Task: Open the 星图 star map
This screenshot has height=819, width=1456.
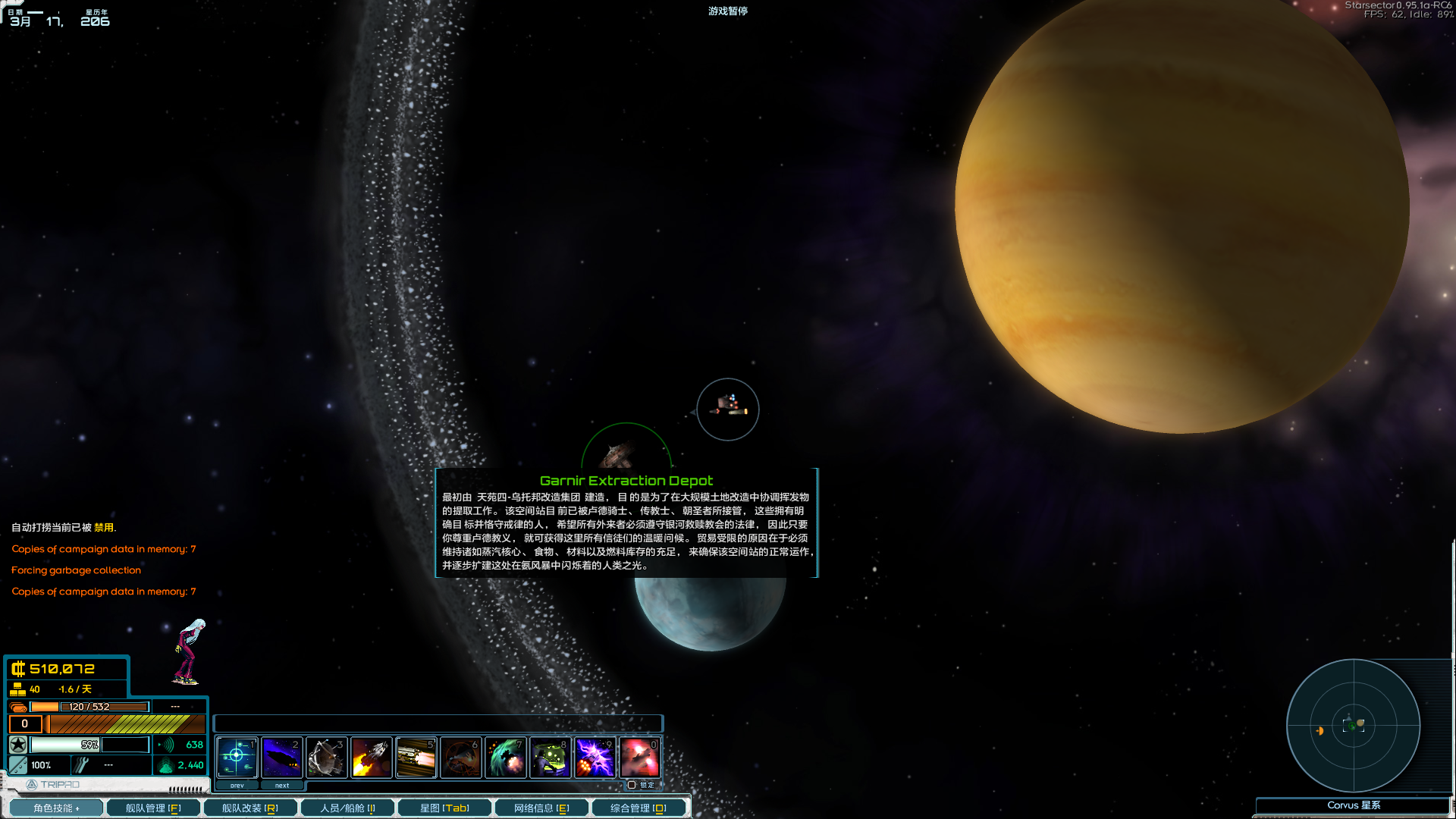Action: [444, 808]
